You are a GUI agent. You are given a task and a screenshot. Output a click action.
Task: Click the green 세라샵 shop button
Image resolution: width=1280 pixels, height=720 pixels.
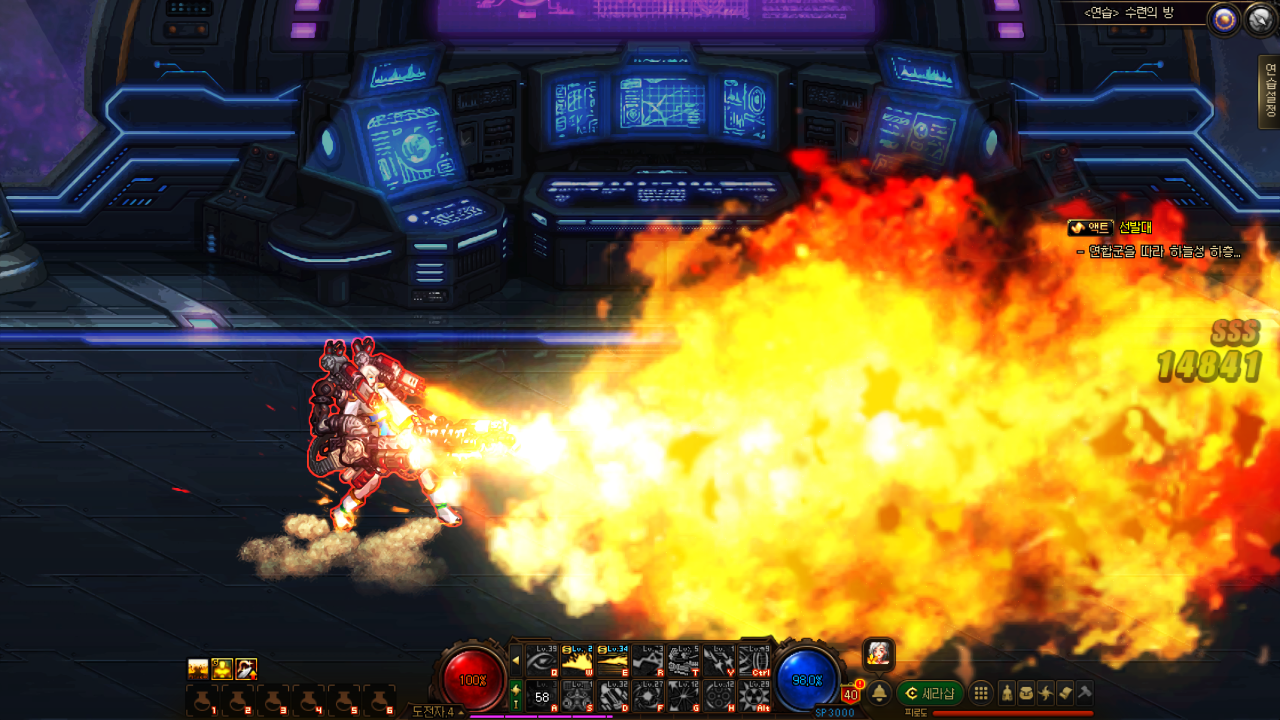point(930,693)
